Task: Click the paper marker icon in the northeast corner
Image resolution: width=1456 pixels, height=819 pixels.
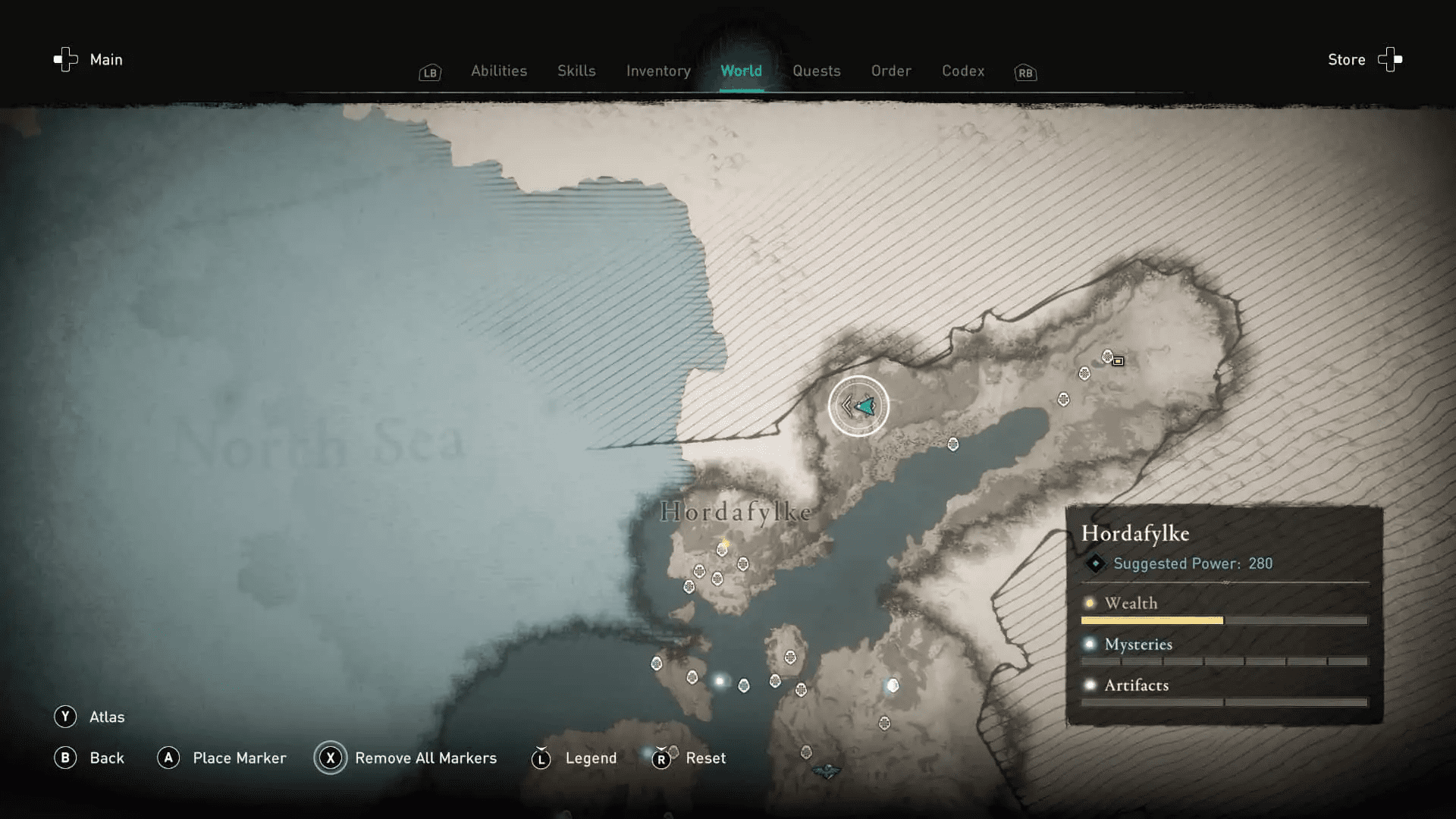Action: tap(1119, 362)
